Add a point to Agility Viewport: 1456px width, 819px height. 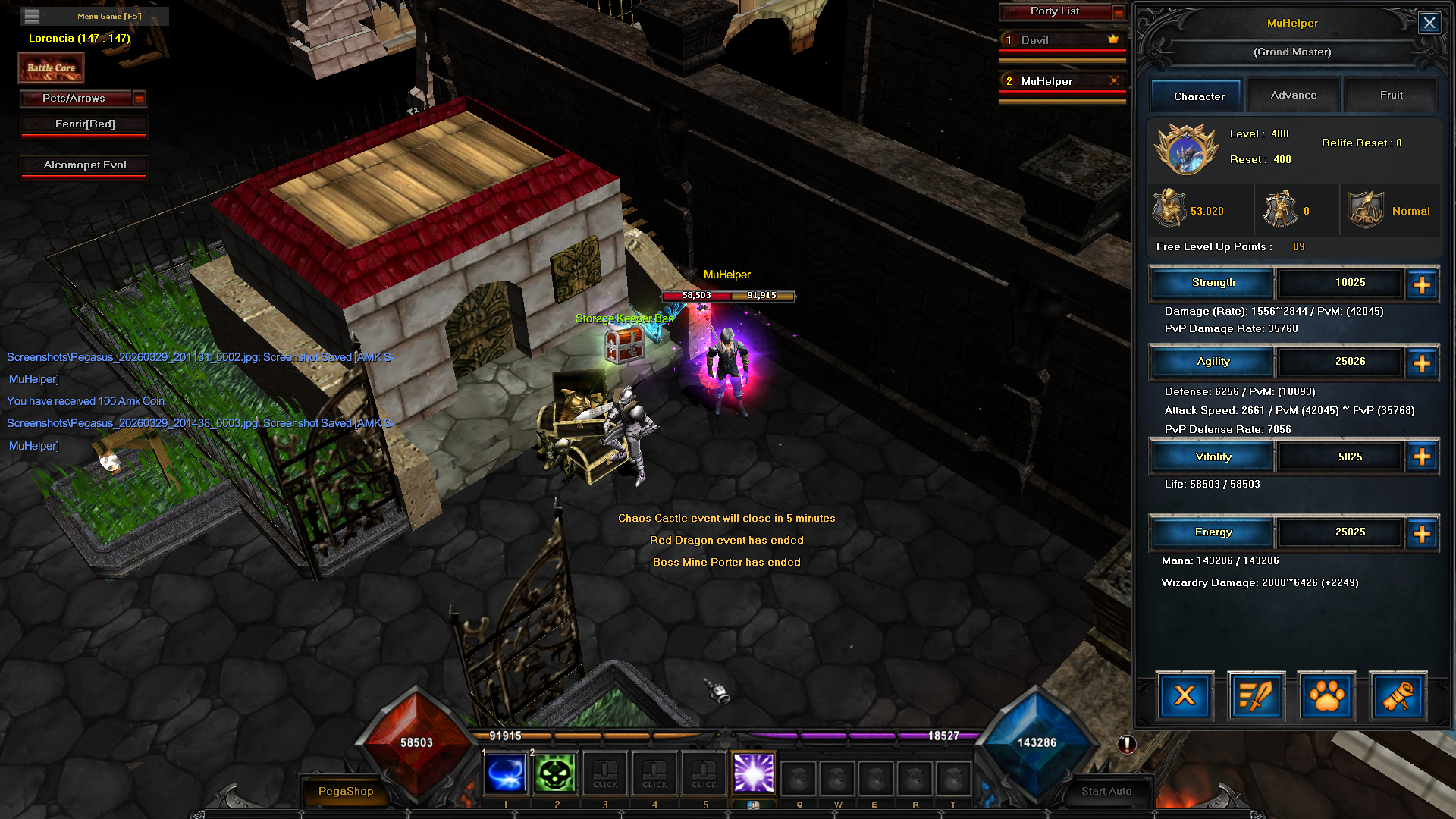point(1422,363)
